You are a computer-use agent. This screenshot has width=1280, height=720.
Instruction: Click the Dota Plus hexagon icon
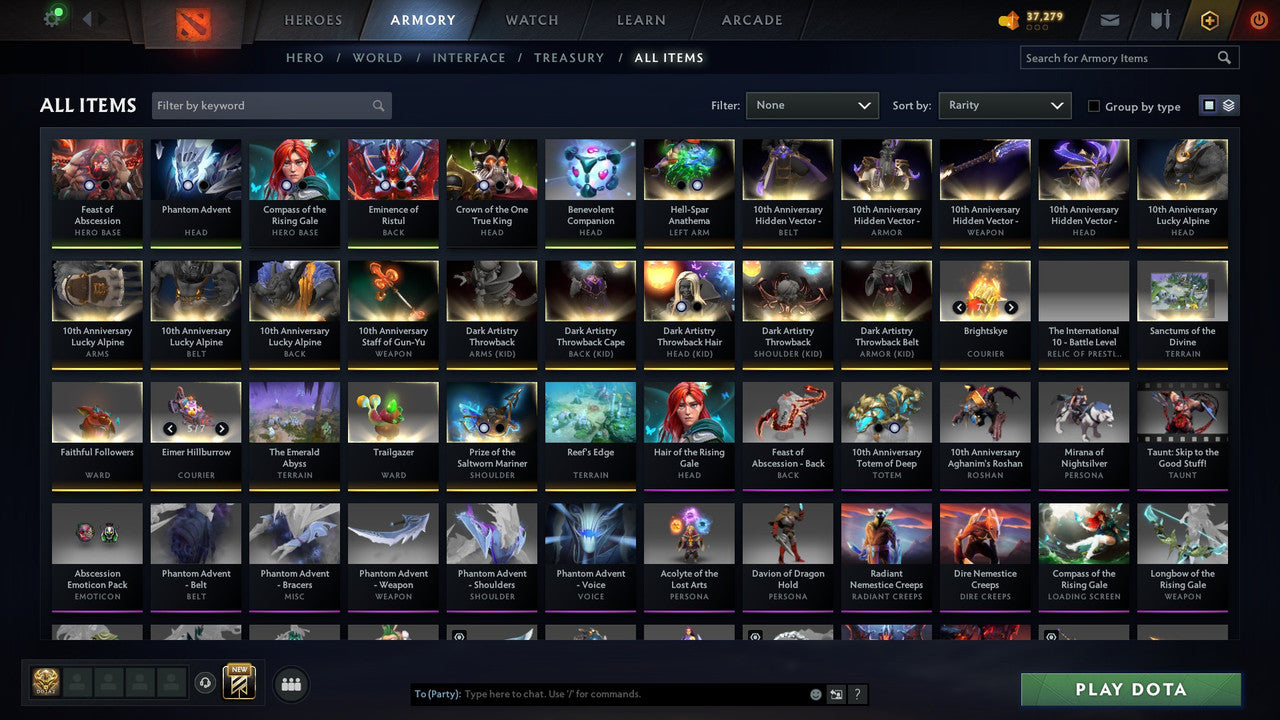click(1208, 18)
